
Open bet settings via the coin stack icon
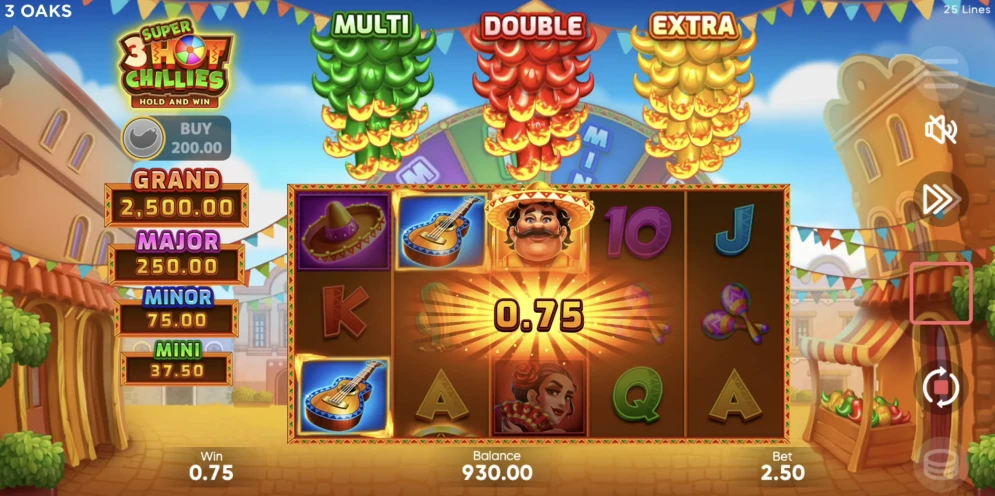pyautogui.click(x=940, y=460)
